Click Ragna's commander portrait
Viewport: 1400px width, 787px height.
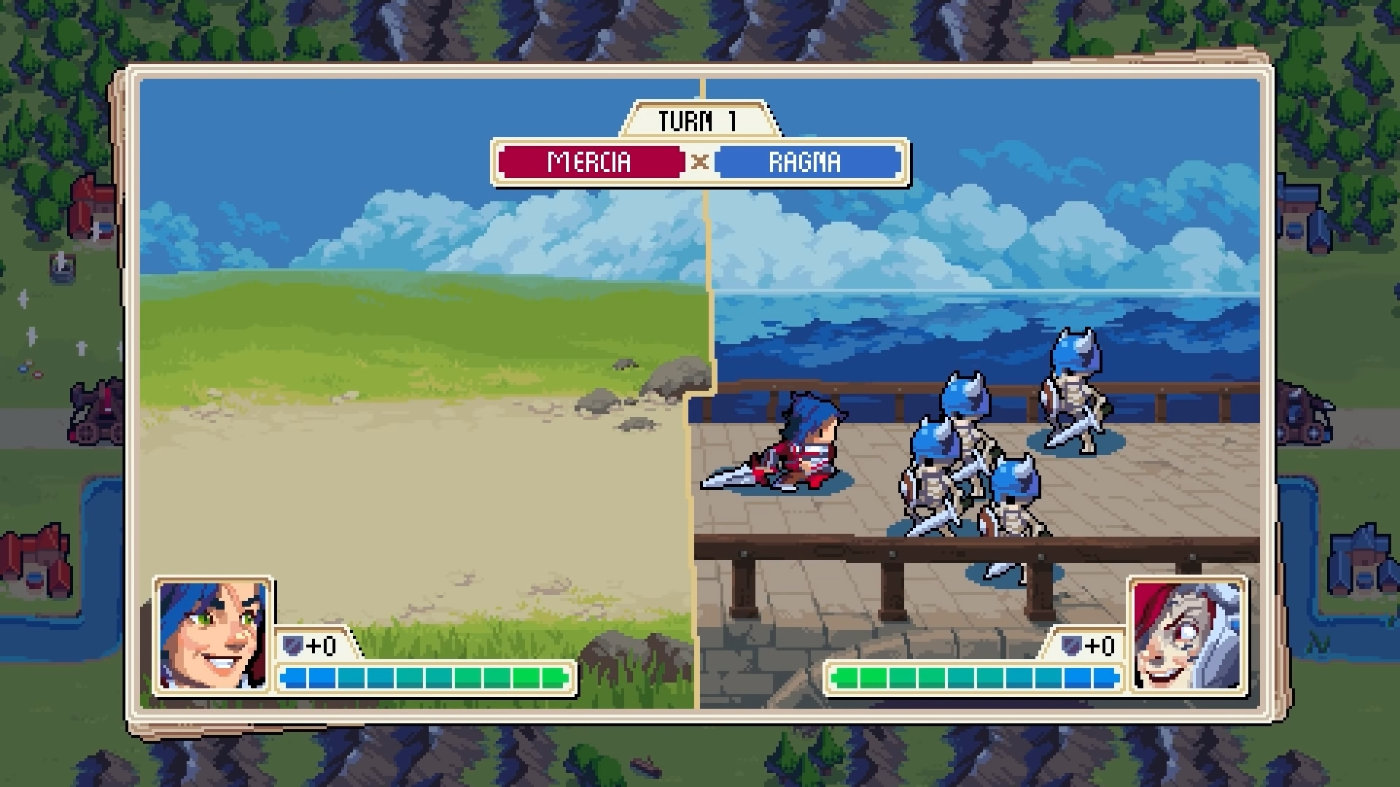coord(1187,635)
